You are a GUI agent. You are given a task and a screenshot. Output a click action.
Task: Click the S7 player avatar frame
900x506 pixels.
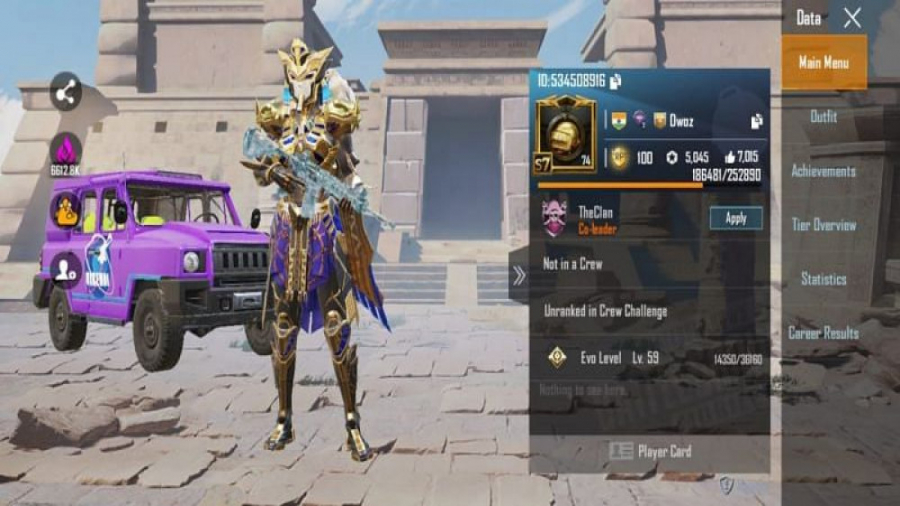click(565, 134)
